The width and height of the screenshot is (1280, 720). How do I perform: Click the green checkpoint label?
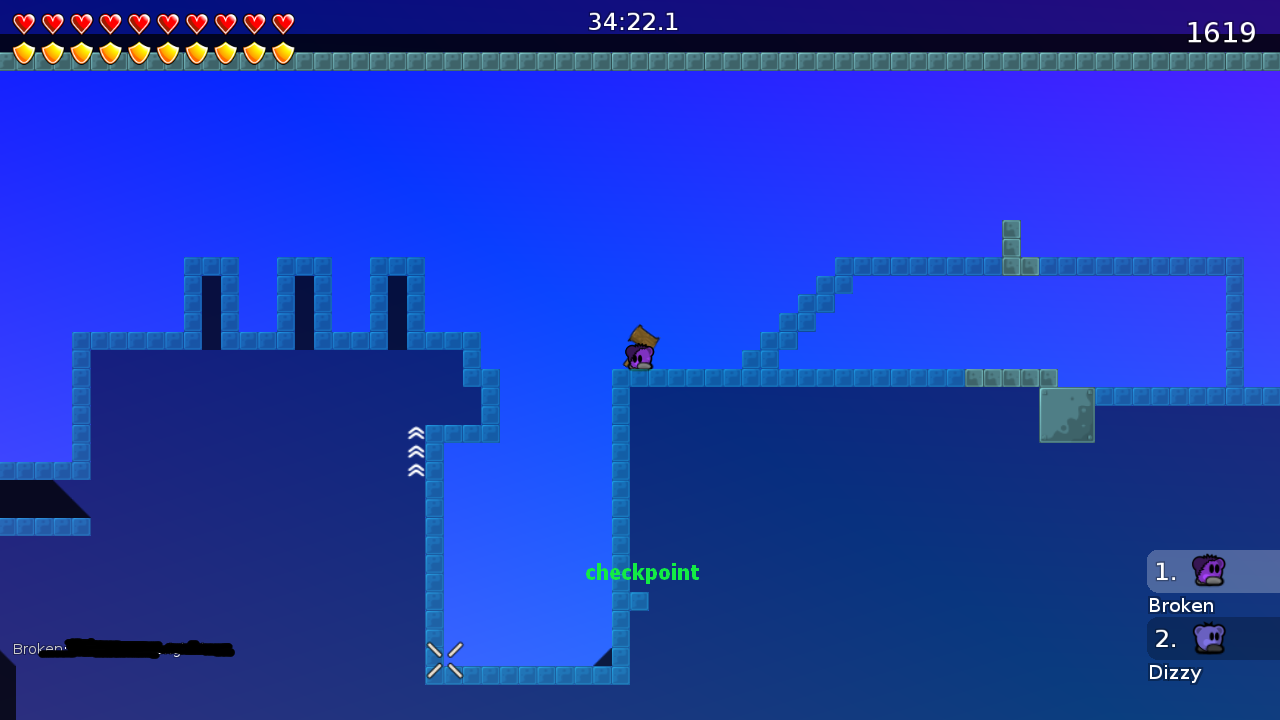tap(642, 573)
